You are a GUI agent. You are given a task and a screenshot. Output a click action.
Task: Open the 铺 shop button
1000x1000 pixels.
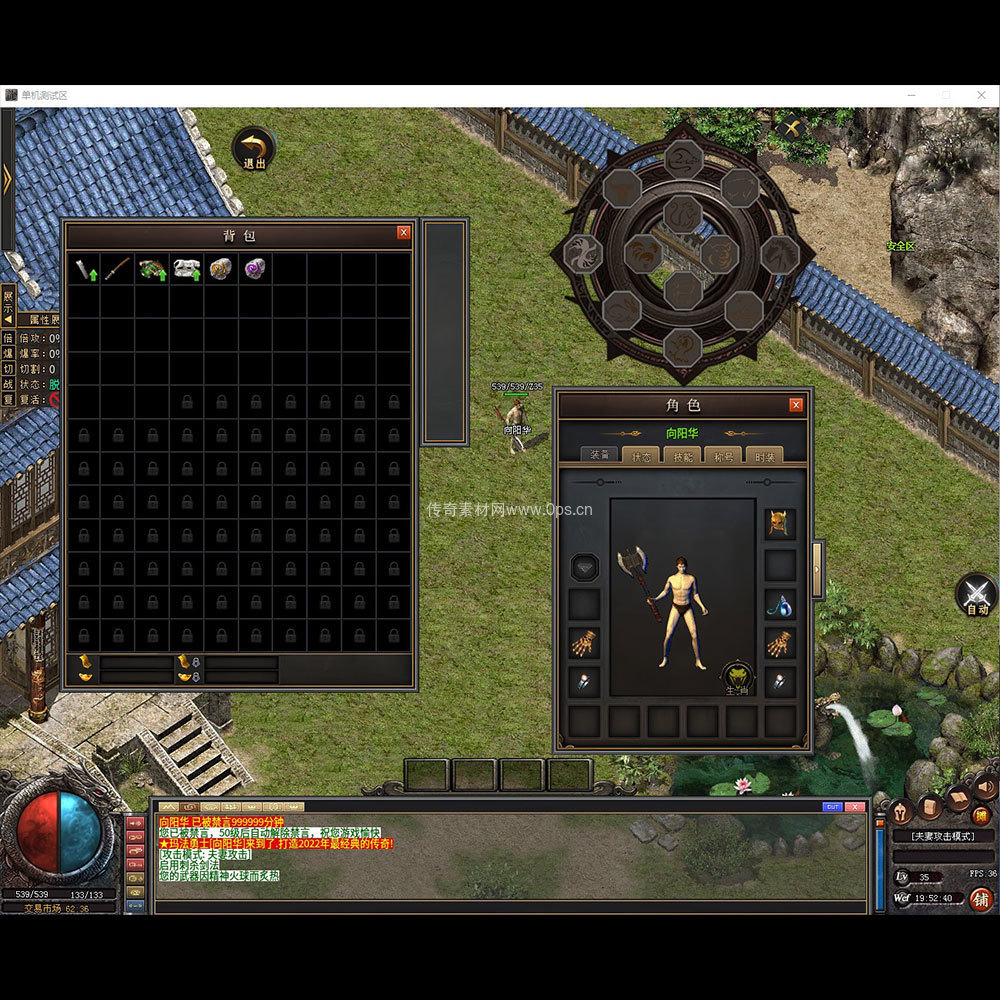click(x=980, y=899)
